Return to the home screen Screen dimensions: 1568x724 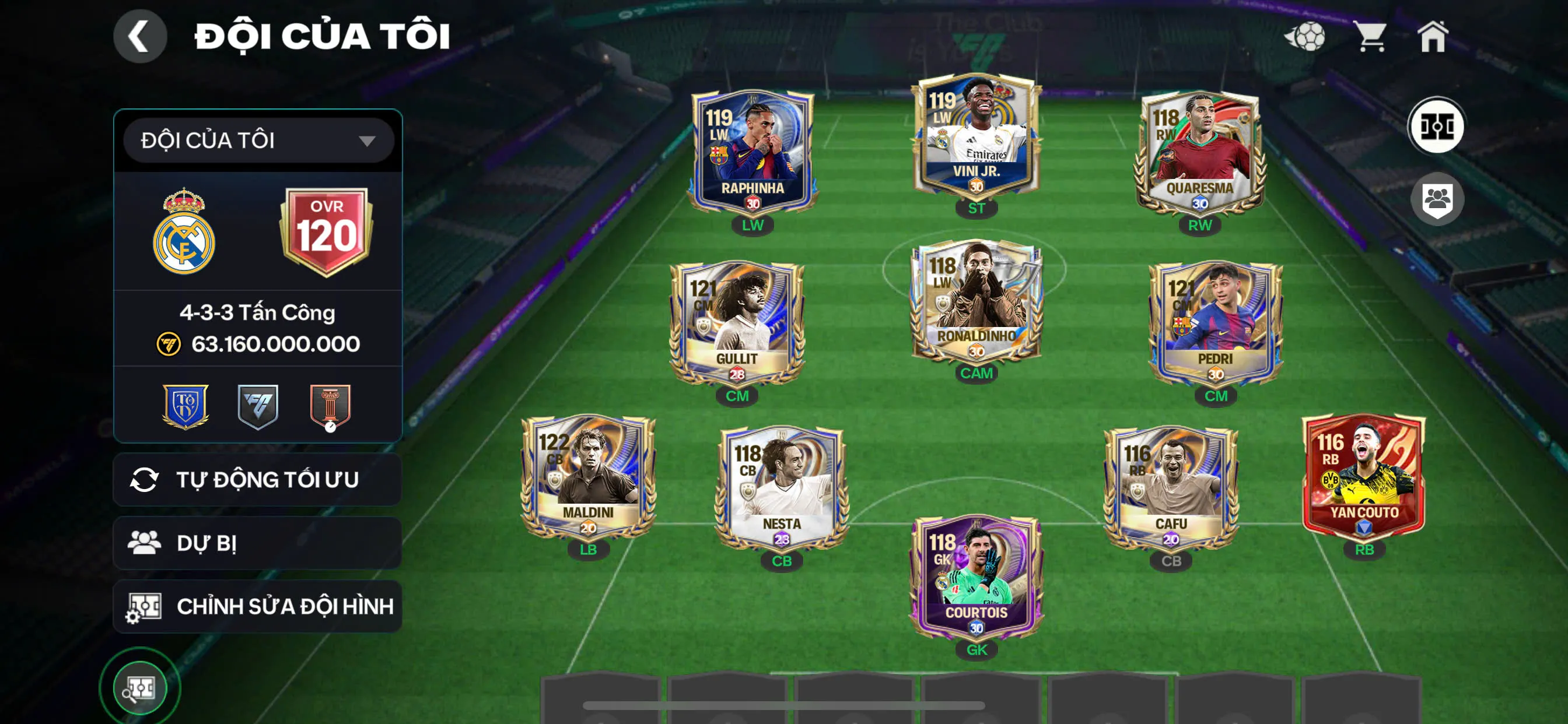tap(1433, 37)
